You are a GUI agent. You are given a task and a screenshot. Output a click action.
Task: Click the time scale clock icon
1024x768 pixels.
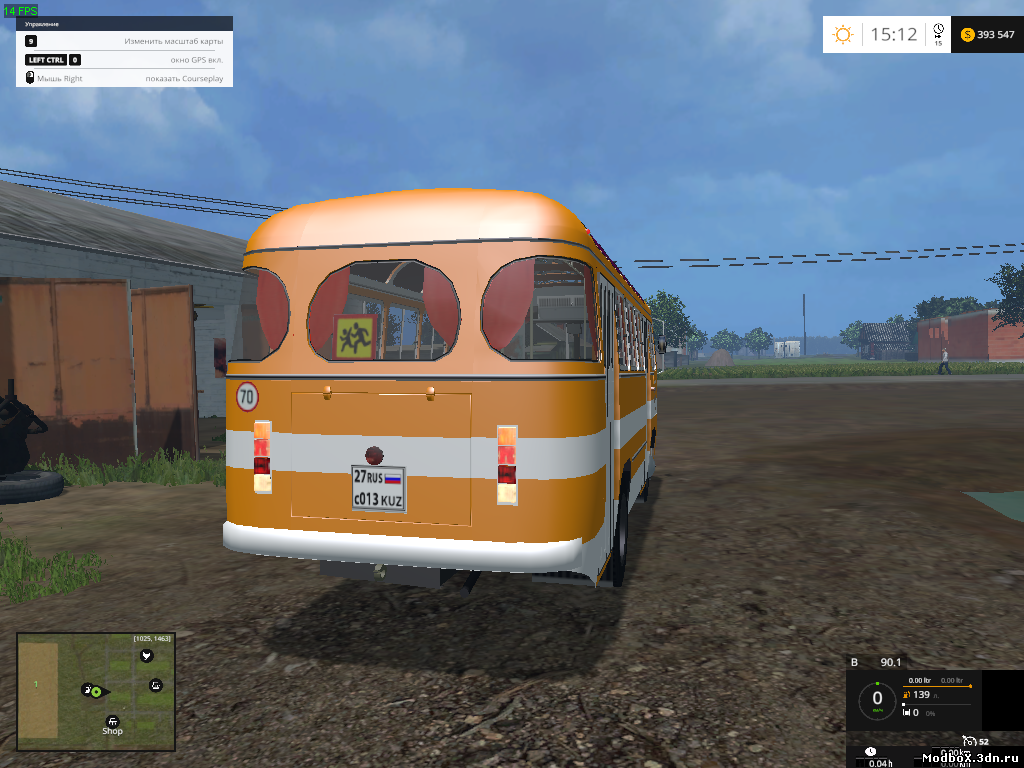pos(938,31)
